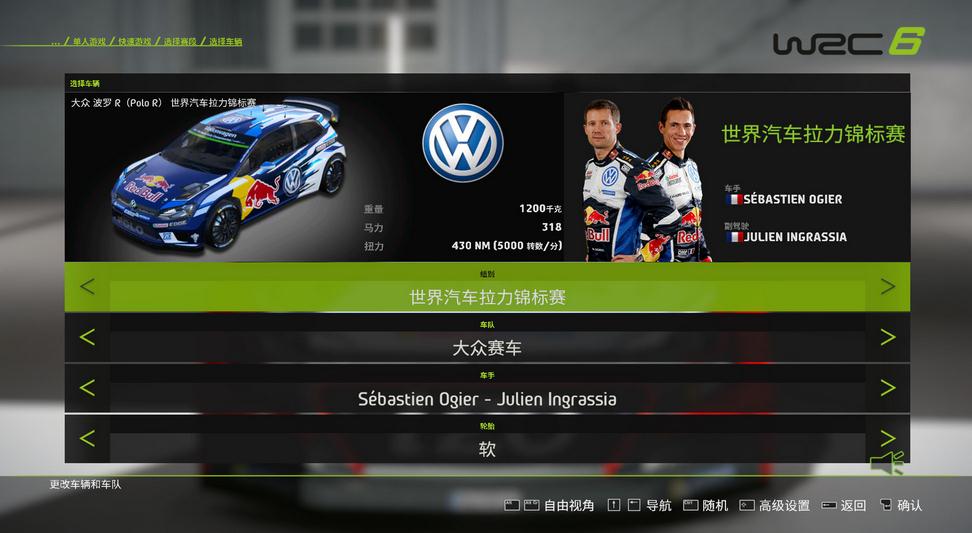The height and width of the screenshot is (533, 972).
Task: Click right arrow of 组别 category row
Action: point(887,287)
